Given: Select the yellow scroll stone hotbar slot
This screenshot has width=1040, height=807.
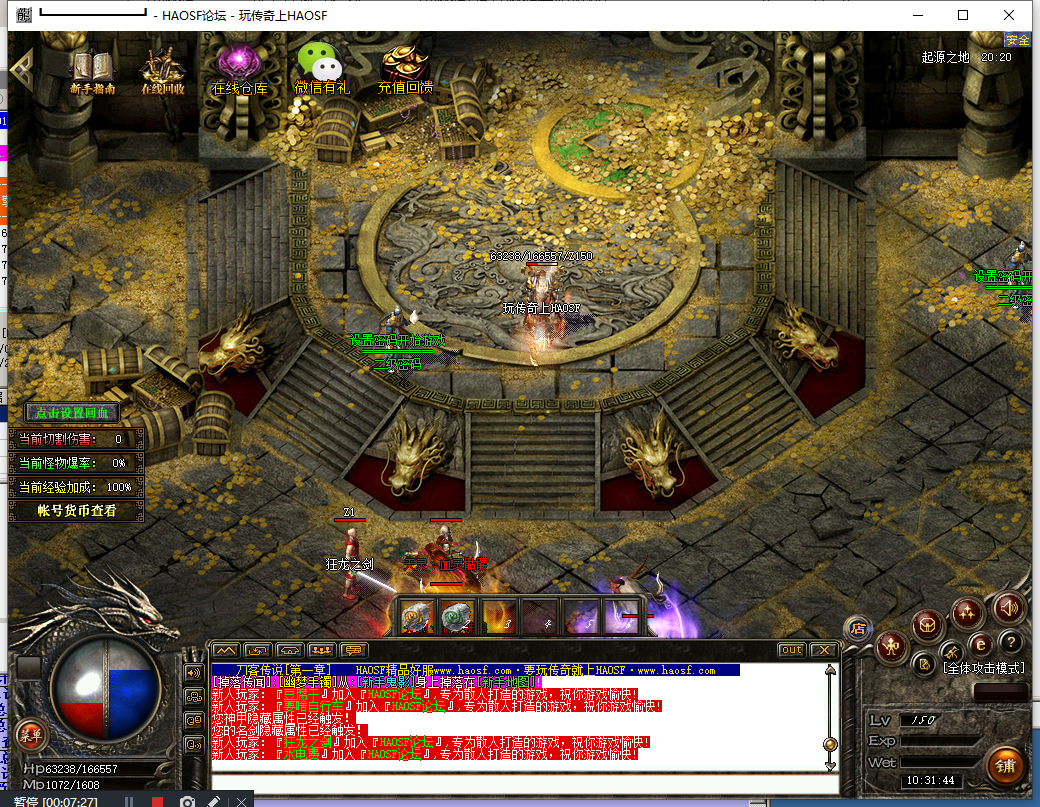Looking at the screenshot, I should pyautogui.click(x=418, y=618).
